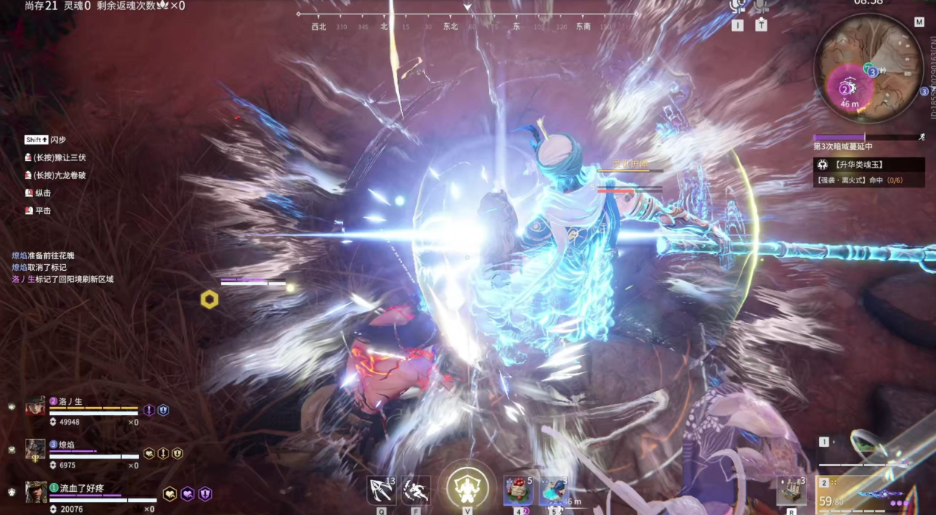Viewport: 936px width, 515px height.
Task: Choose player 流血了好疼's portrait
Action: (x=35, y=491)
